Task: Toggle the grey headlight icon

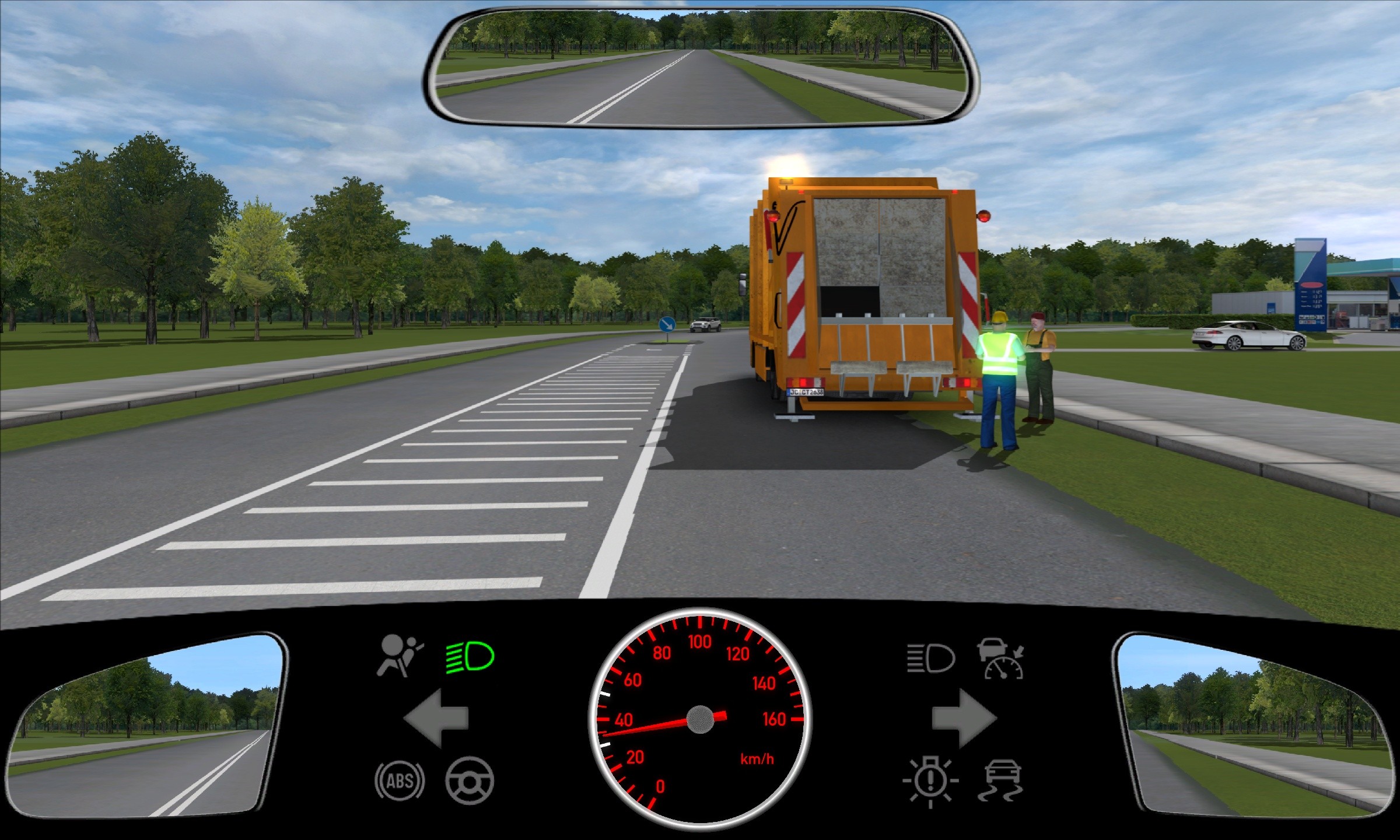Action: (930, 659)
